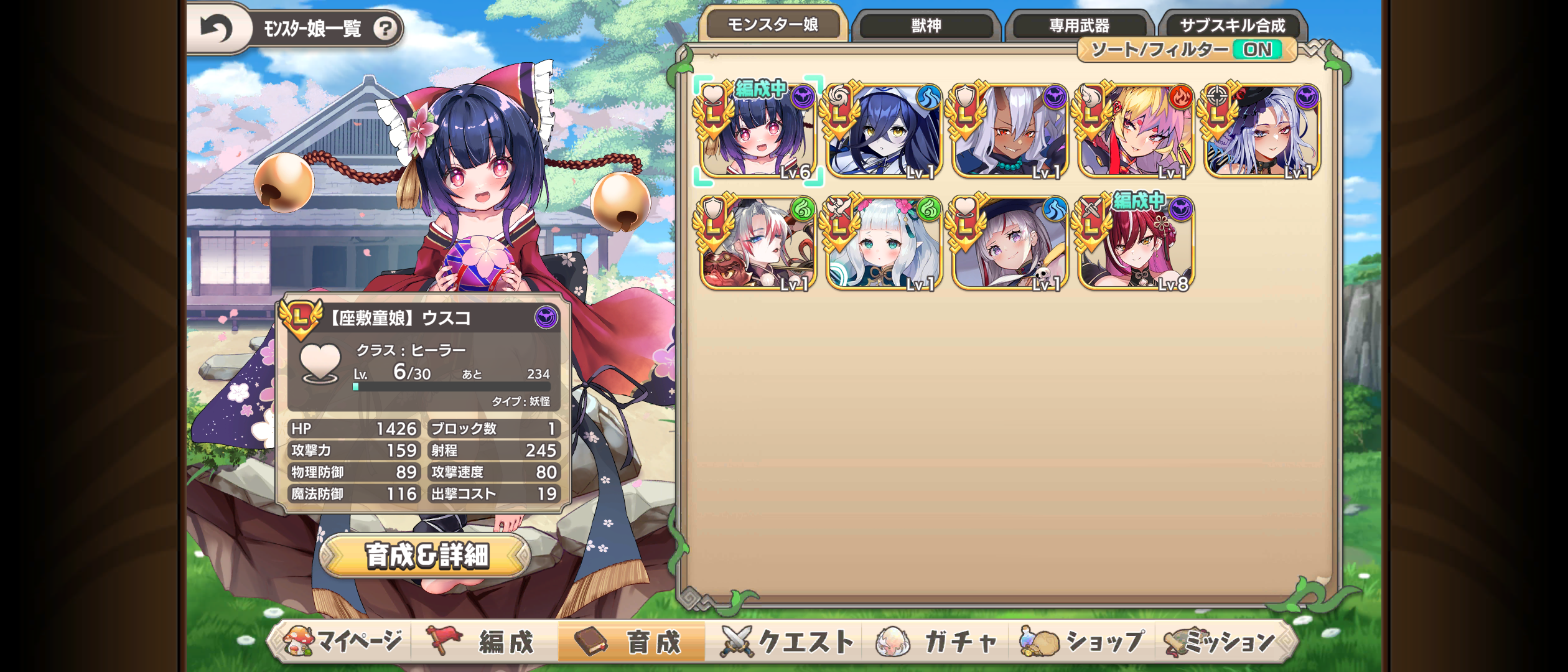Choose the blue-haired water monster girl card
Viewport: 1568px width, 672px height.
tap(884, 131)
